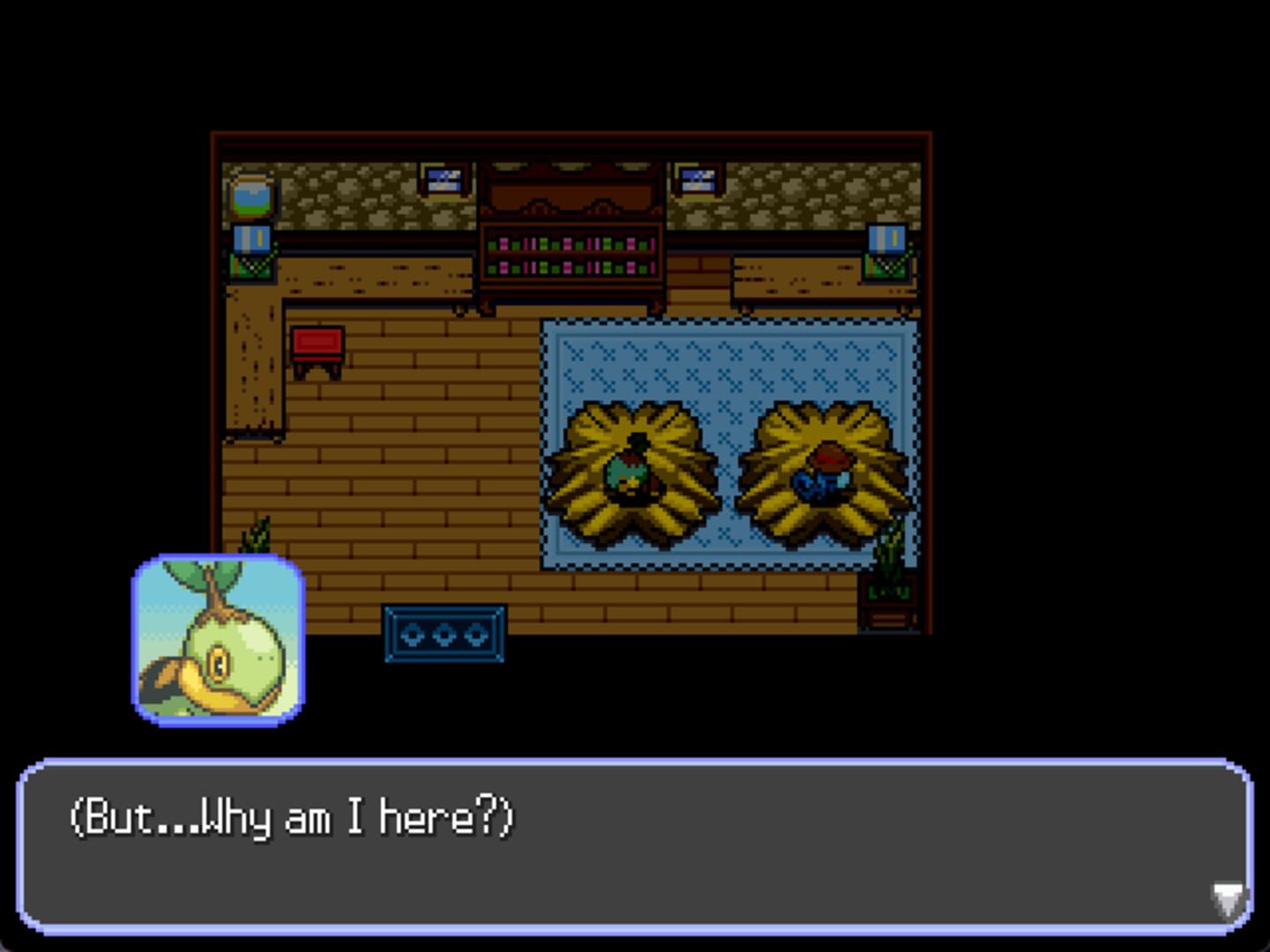Select the sleeping Turtwig in its straw bed

pyautogui.click(x=631, y=472)
